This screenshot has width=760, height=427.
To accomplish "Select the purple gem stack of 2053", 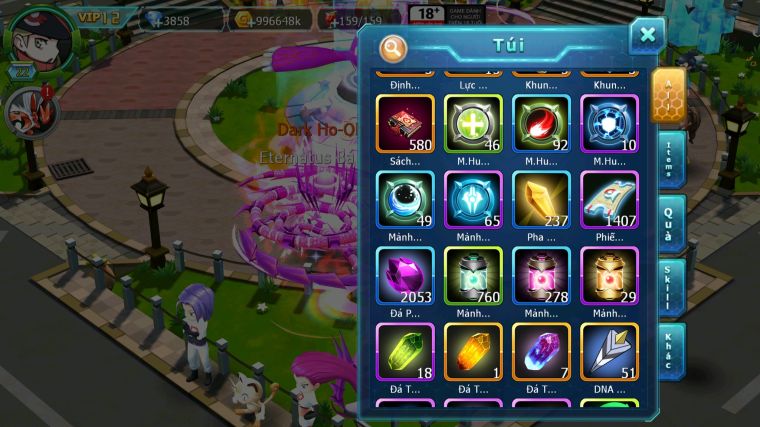I will pyautogui.click(x=405, y=276).
